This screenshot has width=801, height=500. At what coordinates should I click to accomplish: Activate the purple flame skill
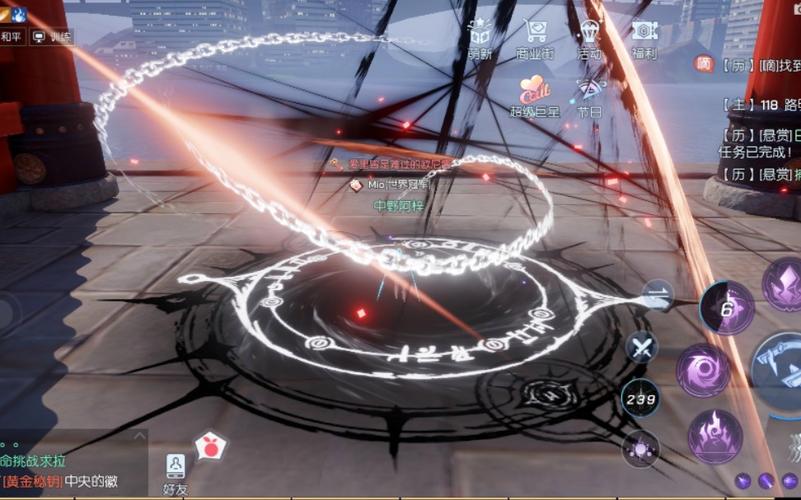714,436
